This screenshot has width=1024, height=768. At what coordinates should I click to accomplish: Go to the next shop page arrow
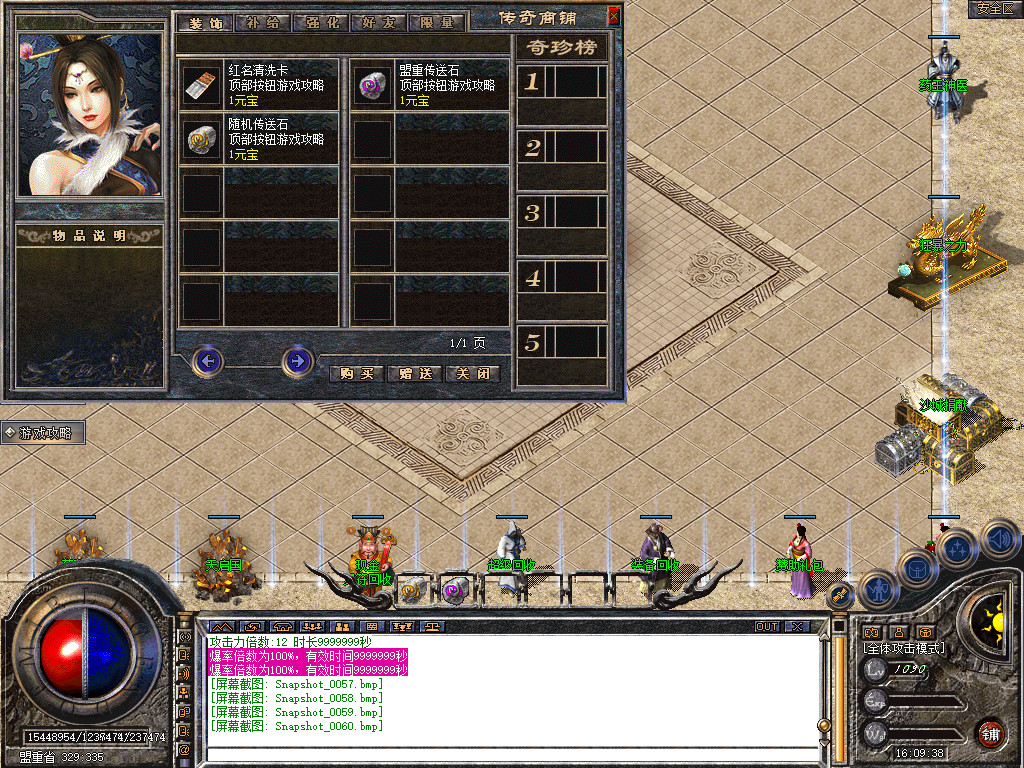click(297, 360)
